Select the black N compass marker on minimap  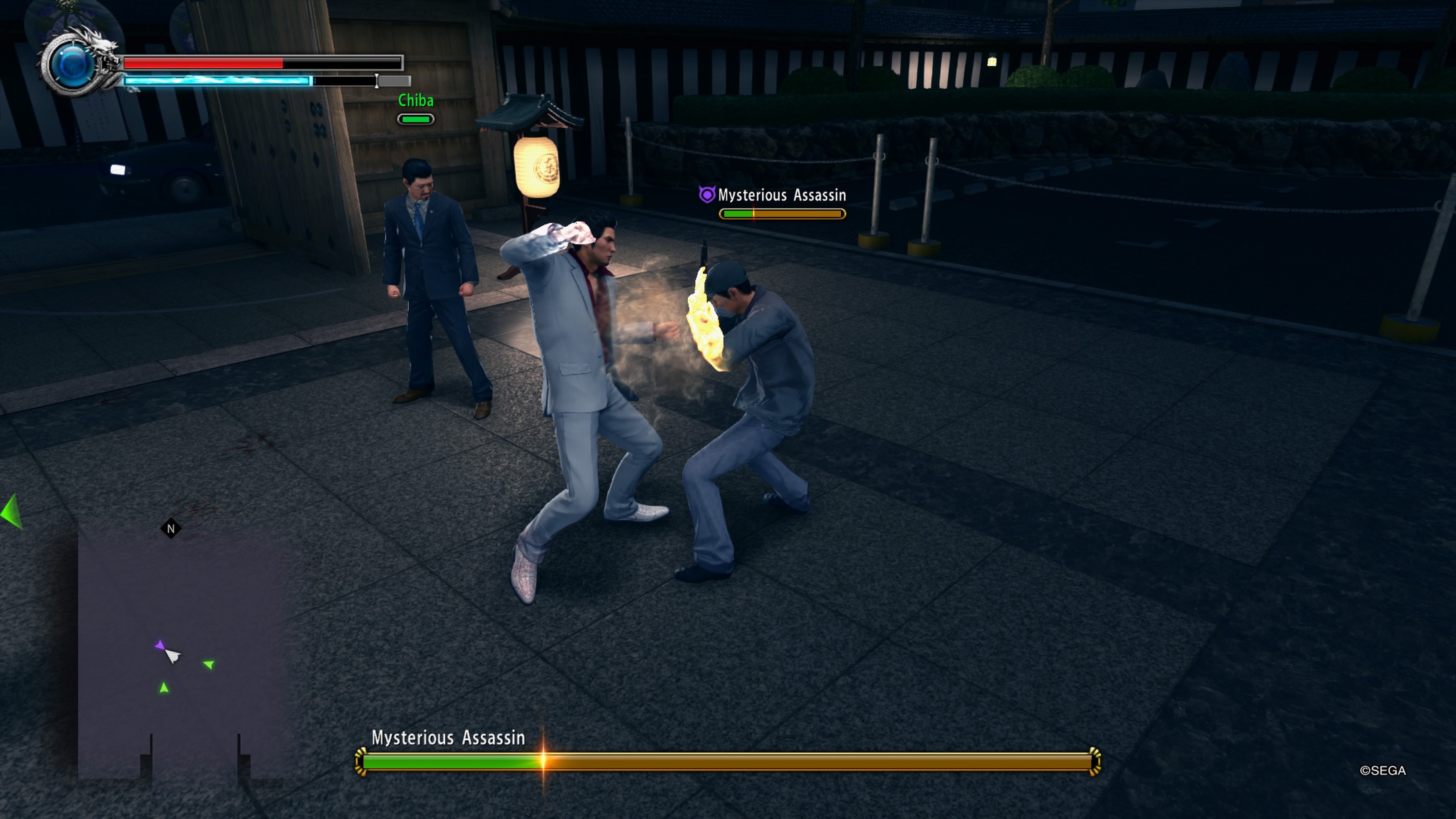pyautogui.click(x=171, y=528)
